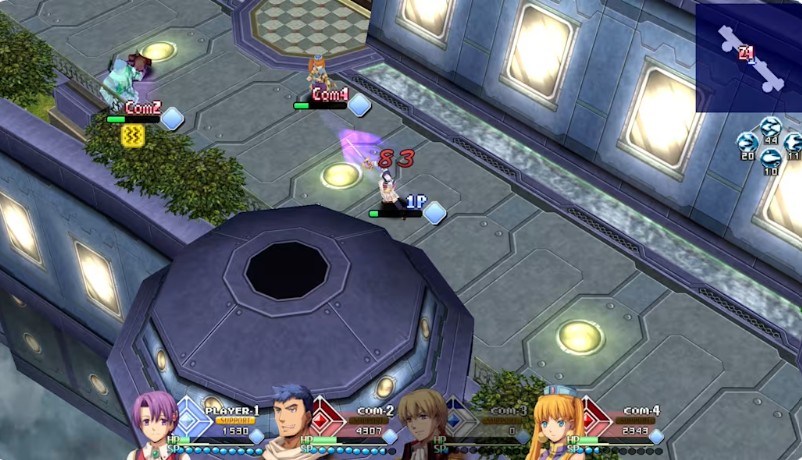Viewport: 802px width, 460px height.
Task: Activate the skill icon showing 11
Action: point(793,143)
